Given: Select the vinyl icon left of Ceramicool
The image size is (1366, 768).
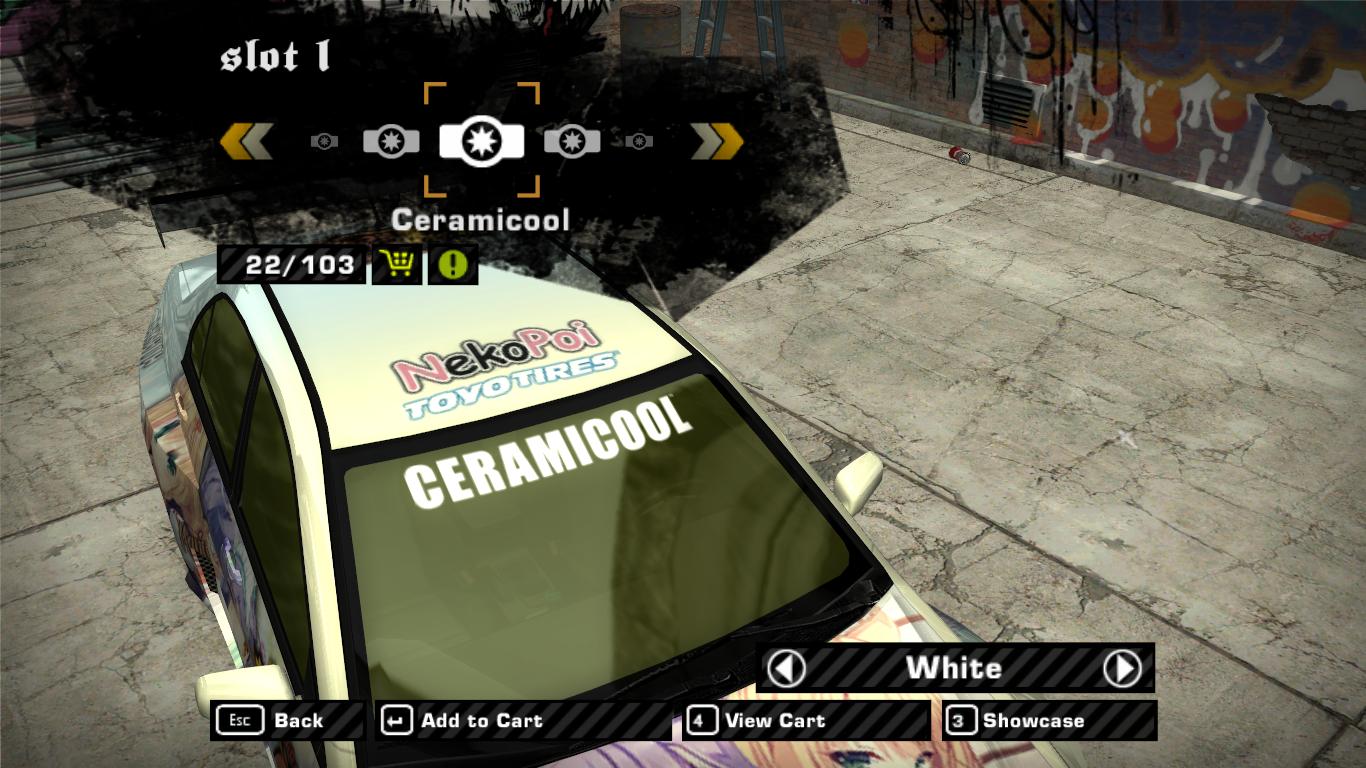Looking at the screenshot, I should (391, 141).
